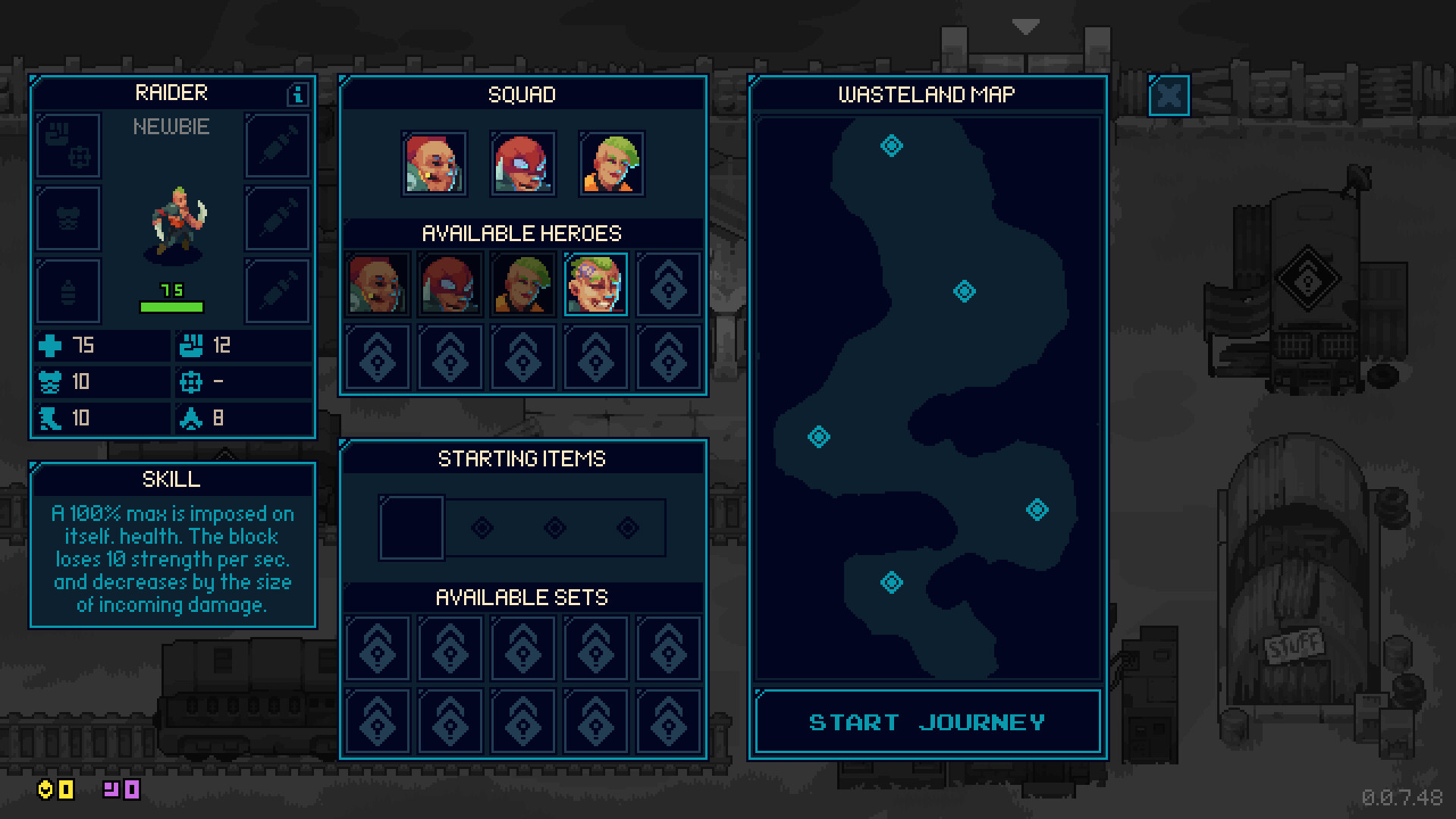The height and width of the screenshot is (819, 1456).
Task: Select the fist weapon slot in Raider equipment
Action: pyautogui.click(x=67, y=145)
